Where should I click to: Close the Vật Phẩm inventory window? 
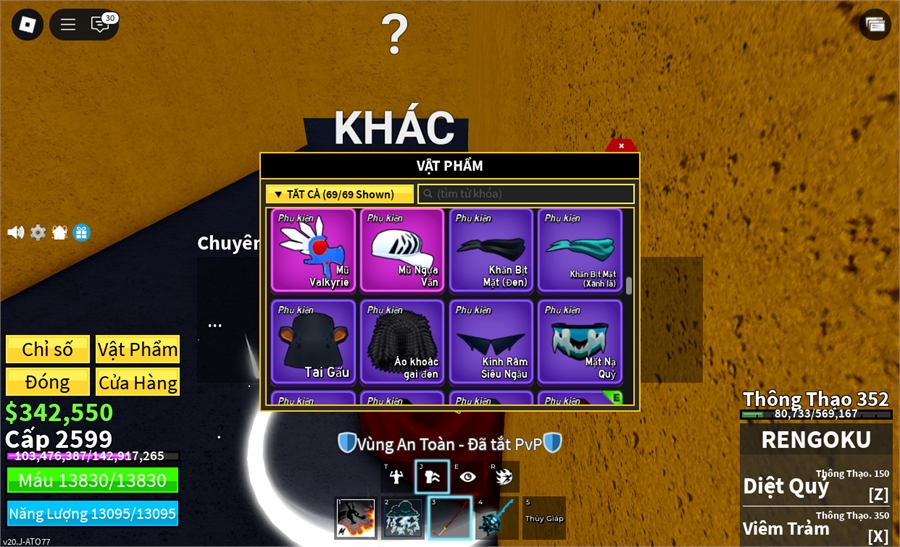[621, 146]
